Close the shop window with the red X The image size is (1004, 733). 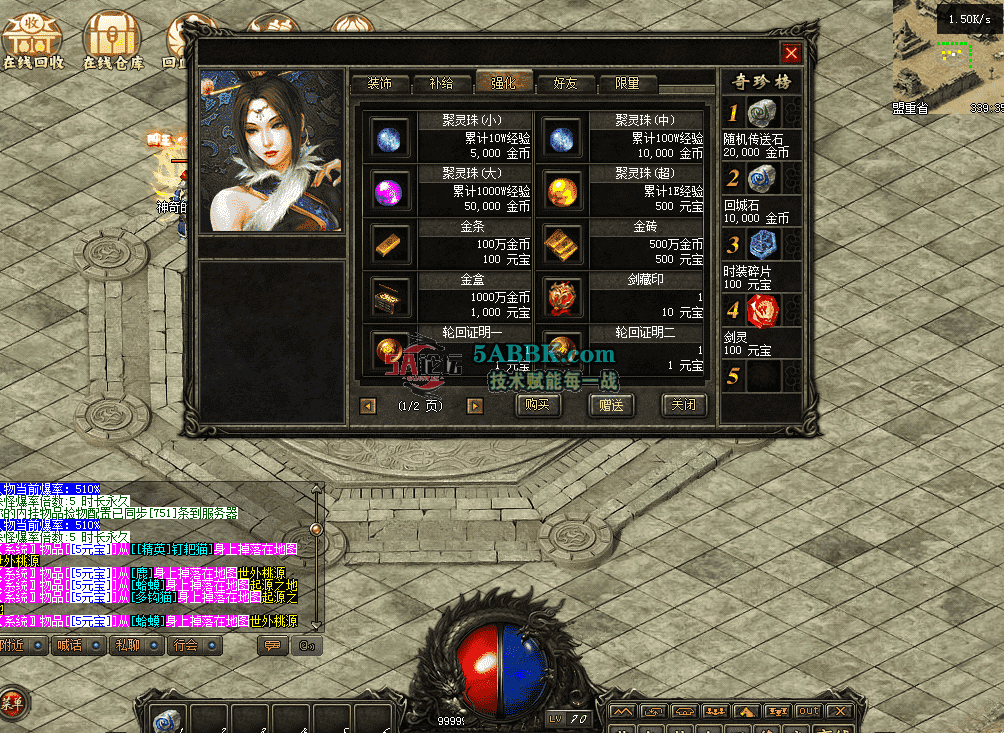pos(791,54)
